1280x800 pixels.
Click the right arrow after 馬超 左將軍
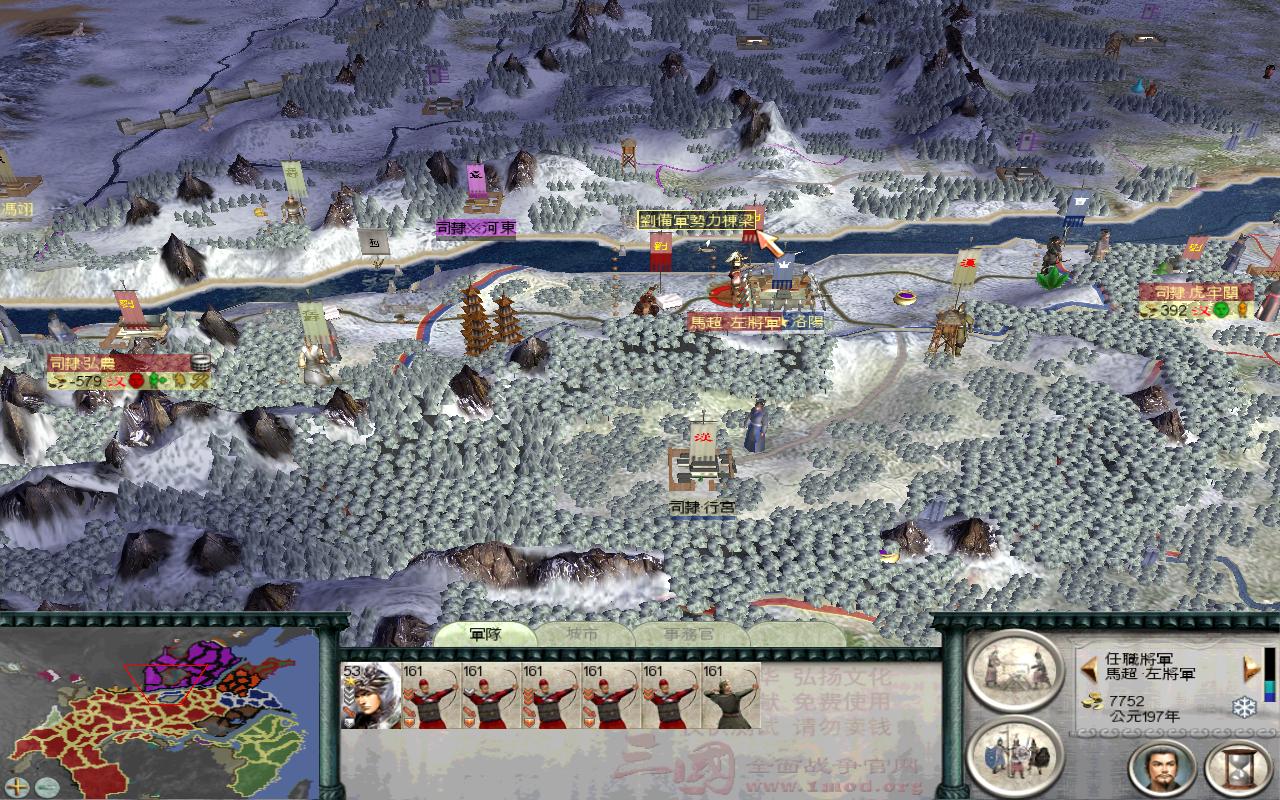(1250, 668)
